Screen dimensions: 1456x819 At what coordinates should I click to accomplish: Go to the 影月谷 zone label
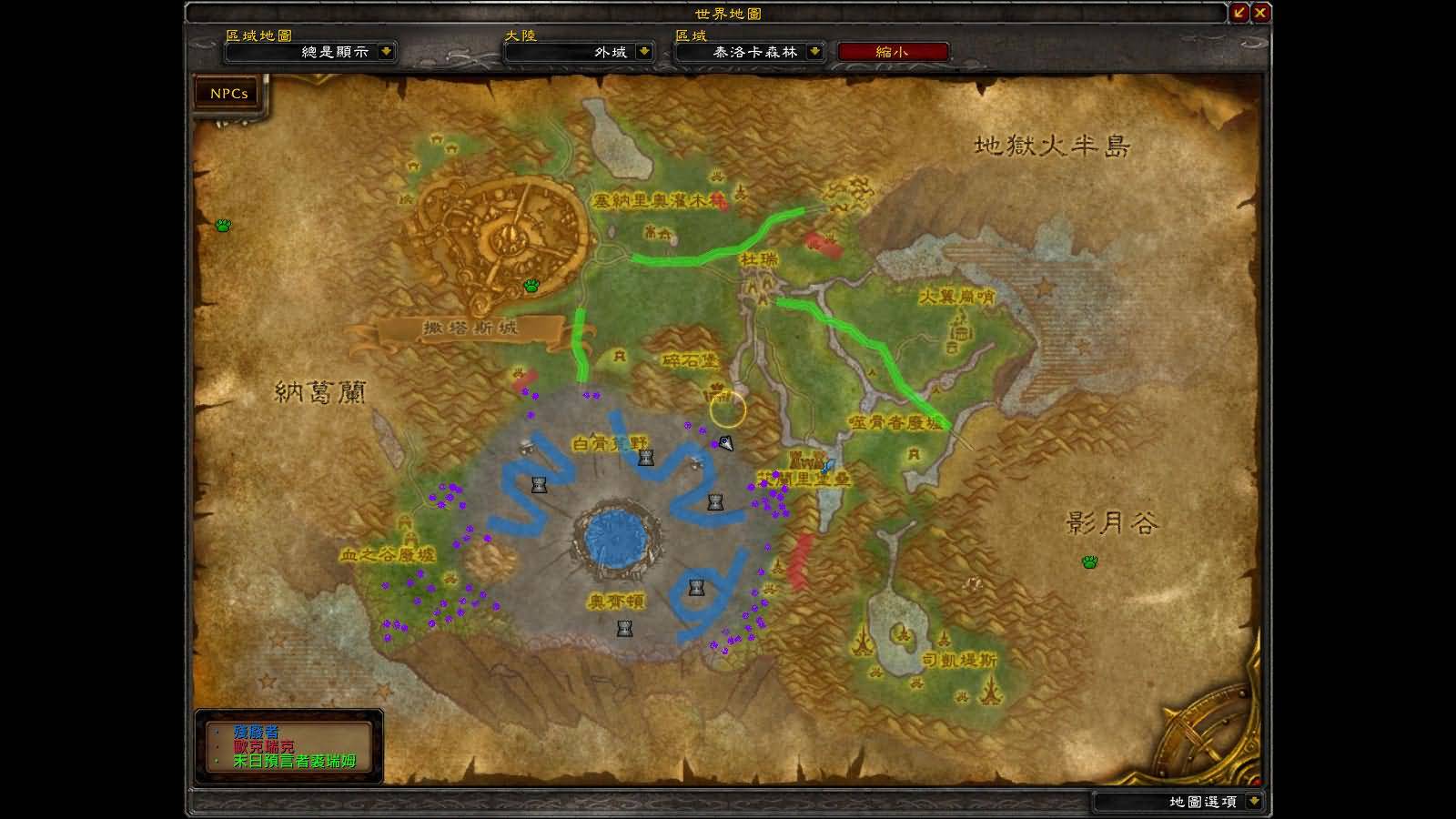pos(1112,522)
